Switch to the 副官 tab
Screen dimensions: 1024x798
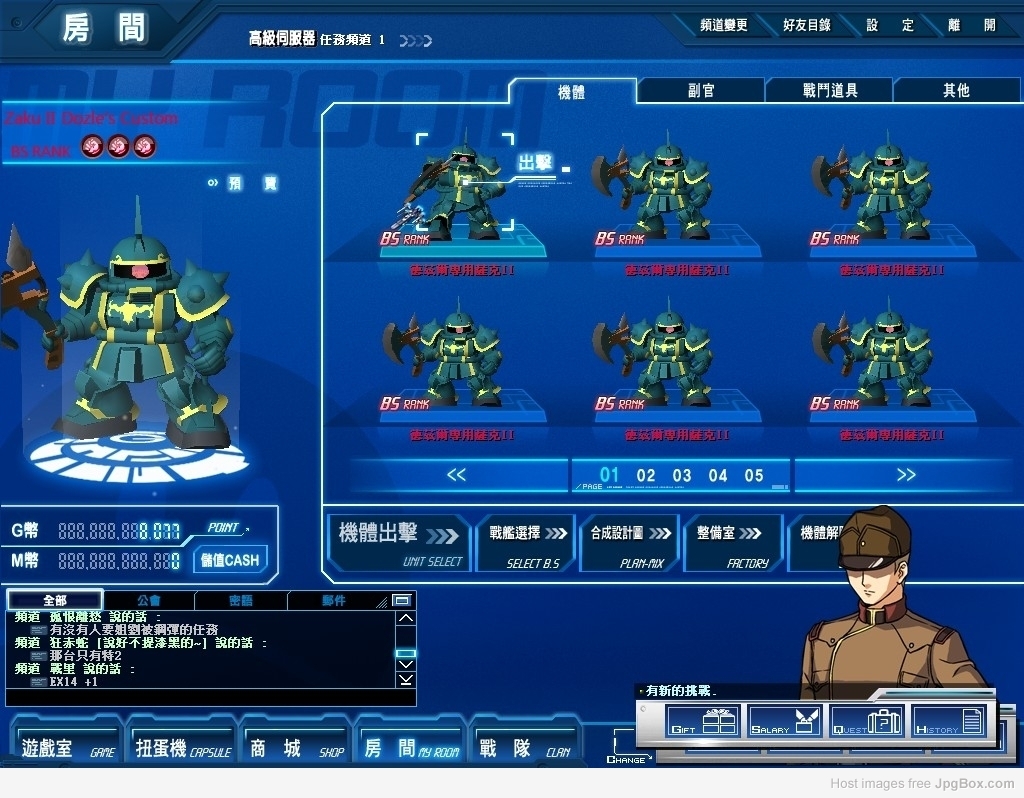click(x=701, y=91)
